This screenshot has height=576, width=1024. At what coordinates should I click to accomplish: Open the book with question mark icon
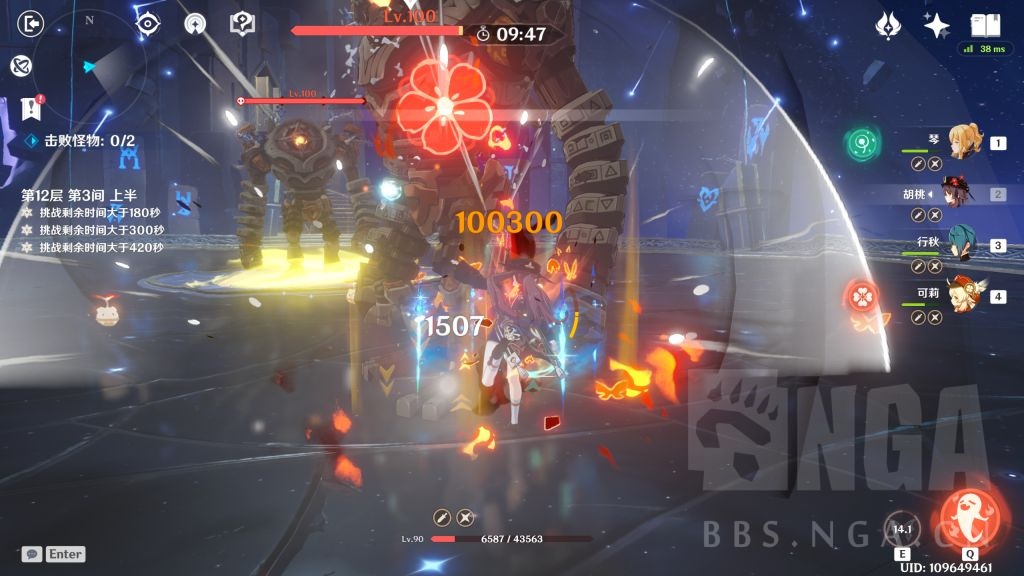242,24
